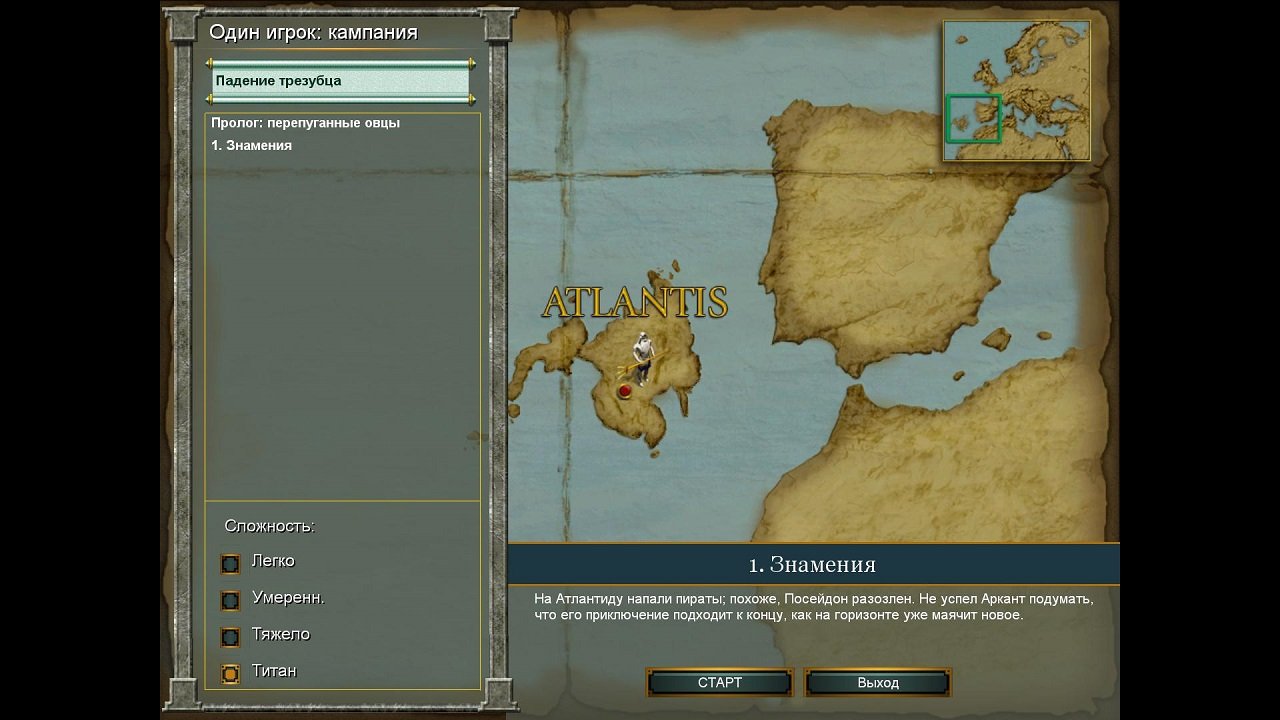The width and height of the screenshot is (1280, 720).
Task: Click the red mission marker on Atlantis
Action: (x=625, y=389)
